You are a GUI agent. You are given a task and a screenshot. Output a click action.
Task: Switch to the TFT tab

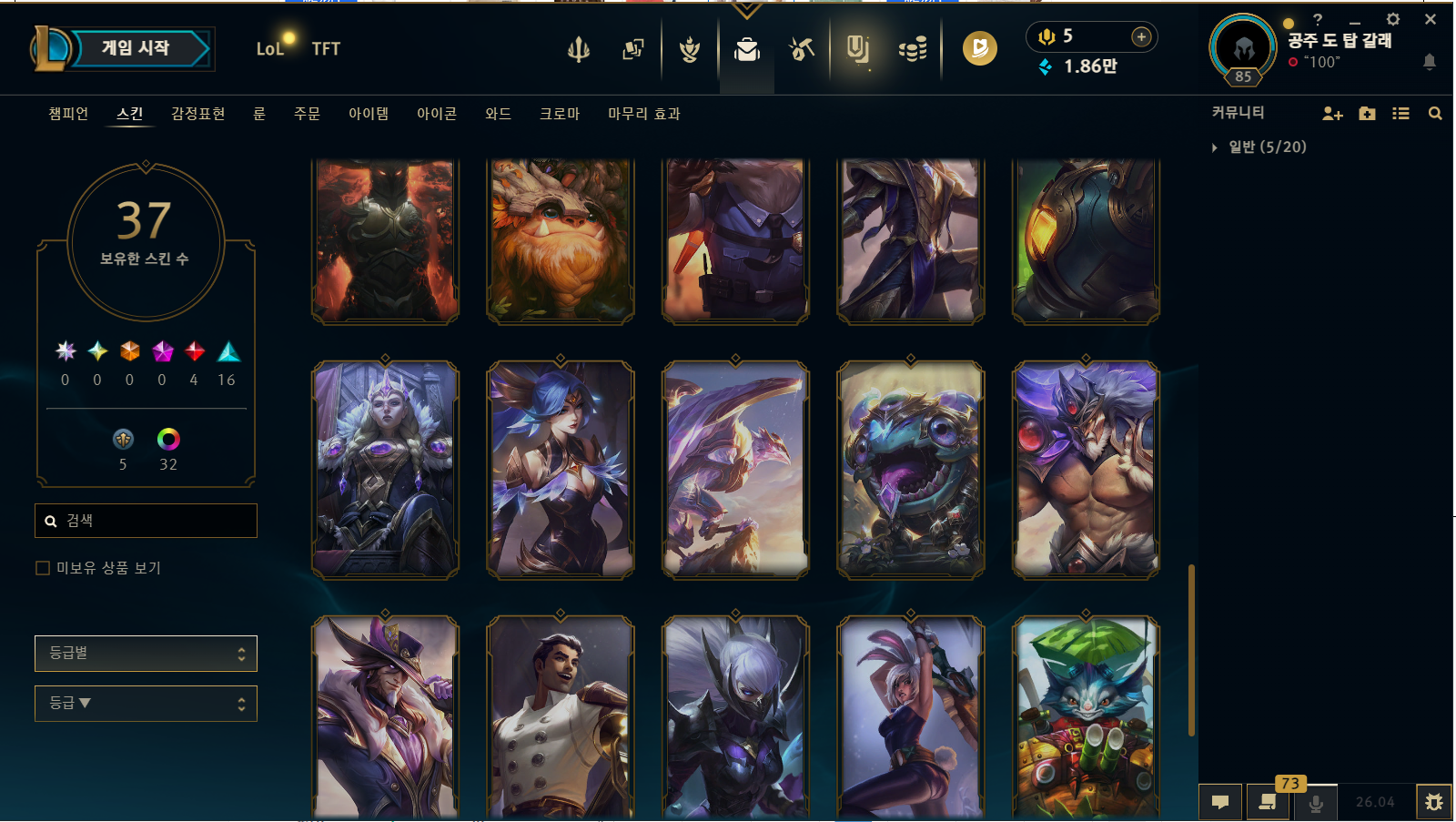pyautogui.click(x=326, y=48)
